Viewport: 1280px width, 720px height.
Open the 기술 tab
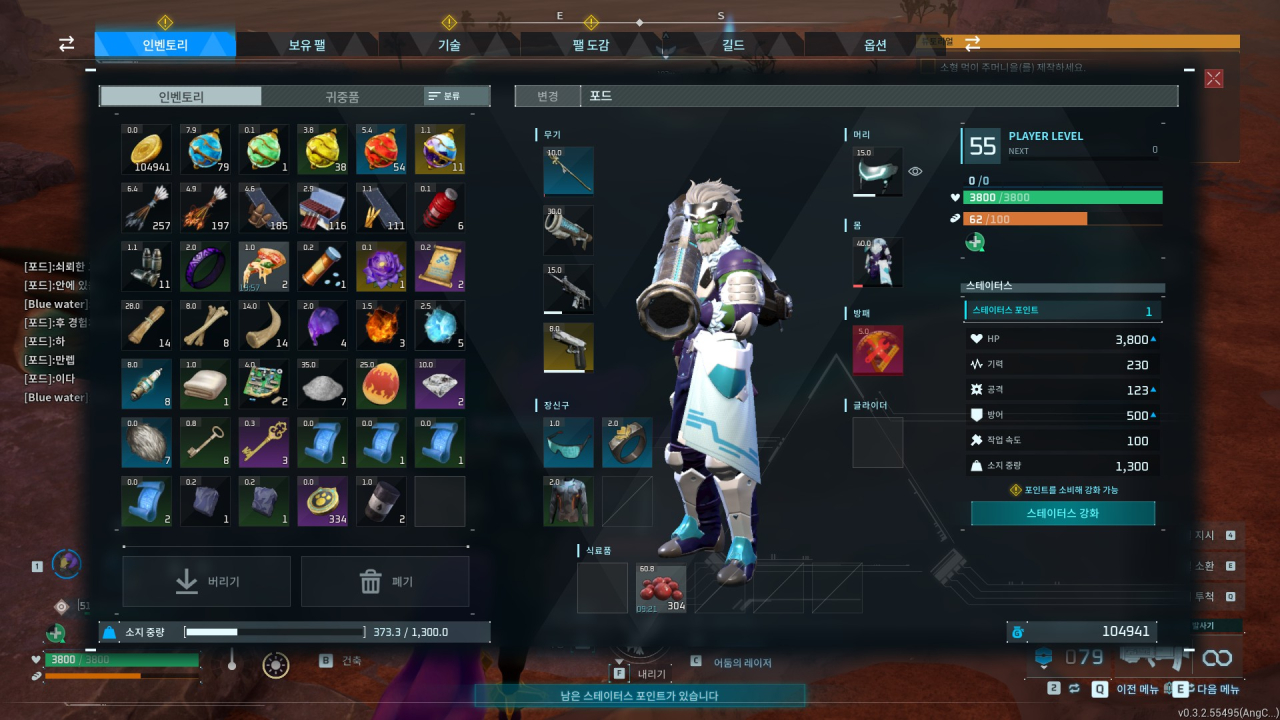point(449,45)
